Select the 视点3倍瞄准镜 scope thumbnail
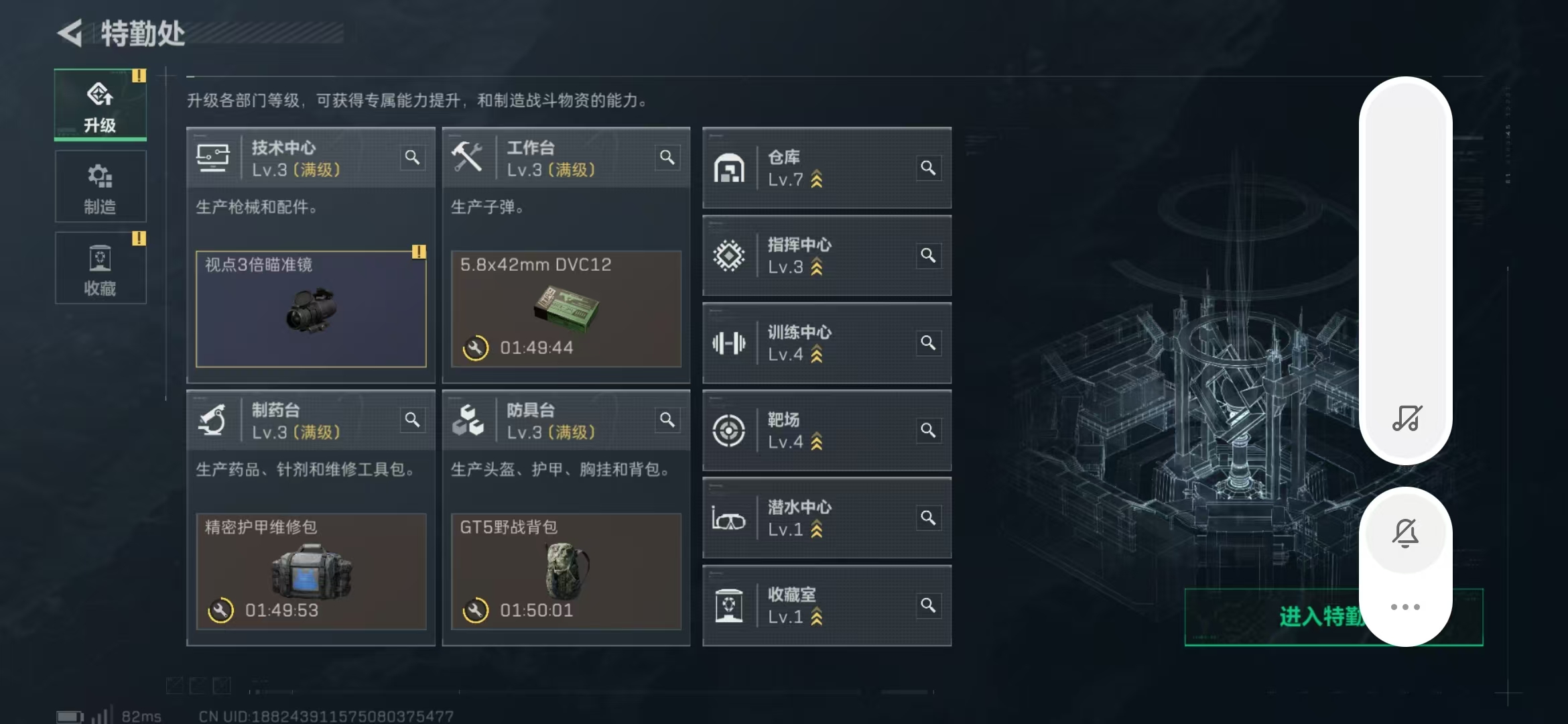Image resolution: width=1568 pixels, height=724 pixels. pos(310,310)
